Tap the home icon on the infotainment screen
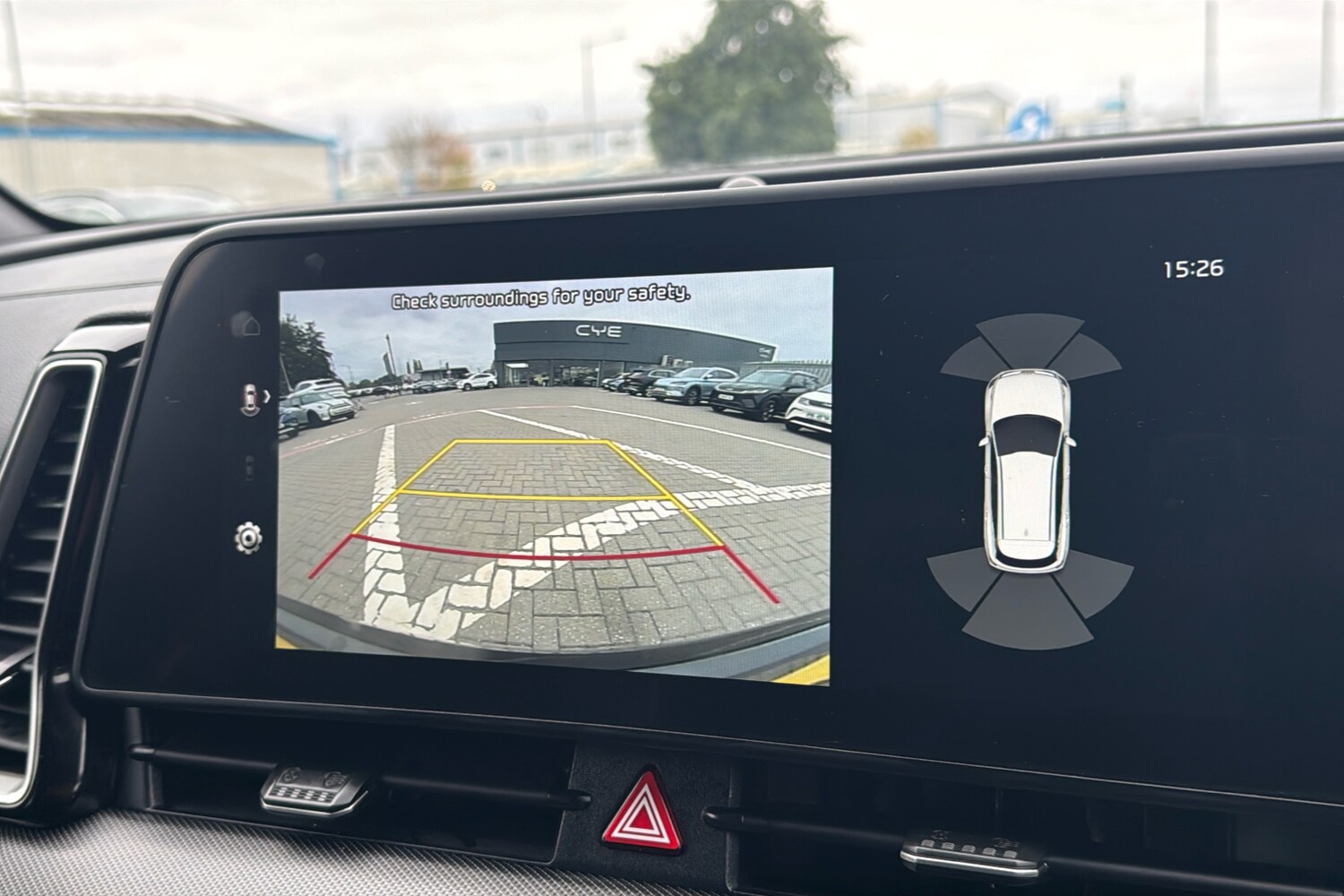The width and height of the screenshot is (1344, 896). click(249, 323)
